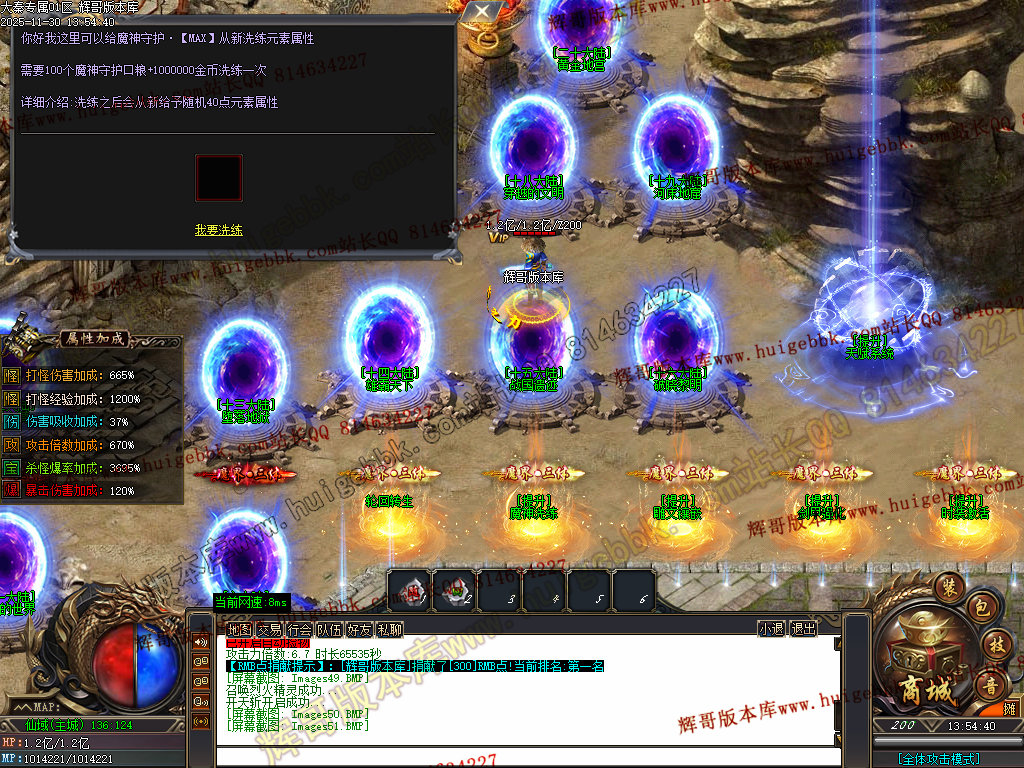Use the item in hotbar slot 2
The height and width of the screenshot is (768, 1024).
[455, 590]
